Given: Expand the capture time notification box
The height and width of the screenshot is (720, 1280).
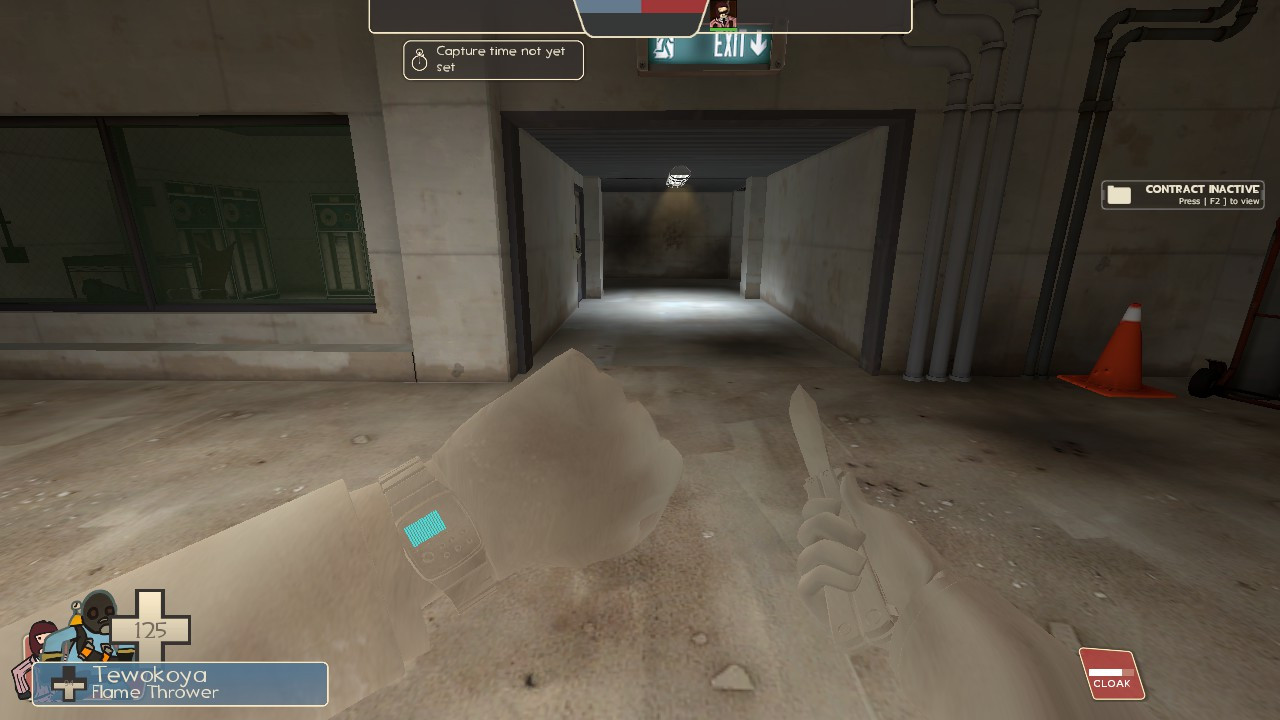Looking at the screenshot, I should [x=493, y=60].
